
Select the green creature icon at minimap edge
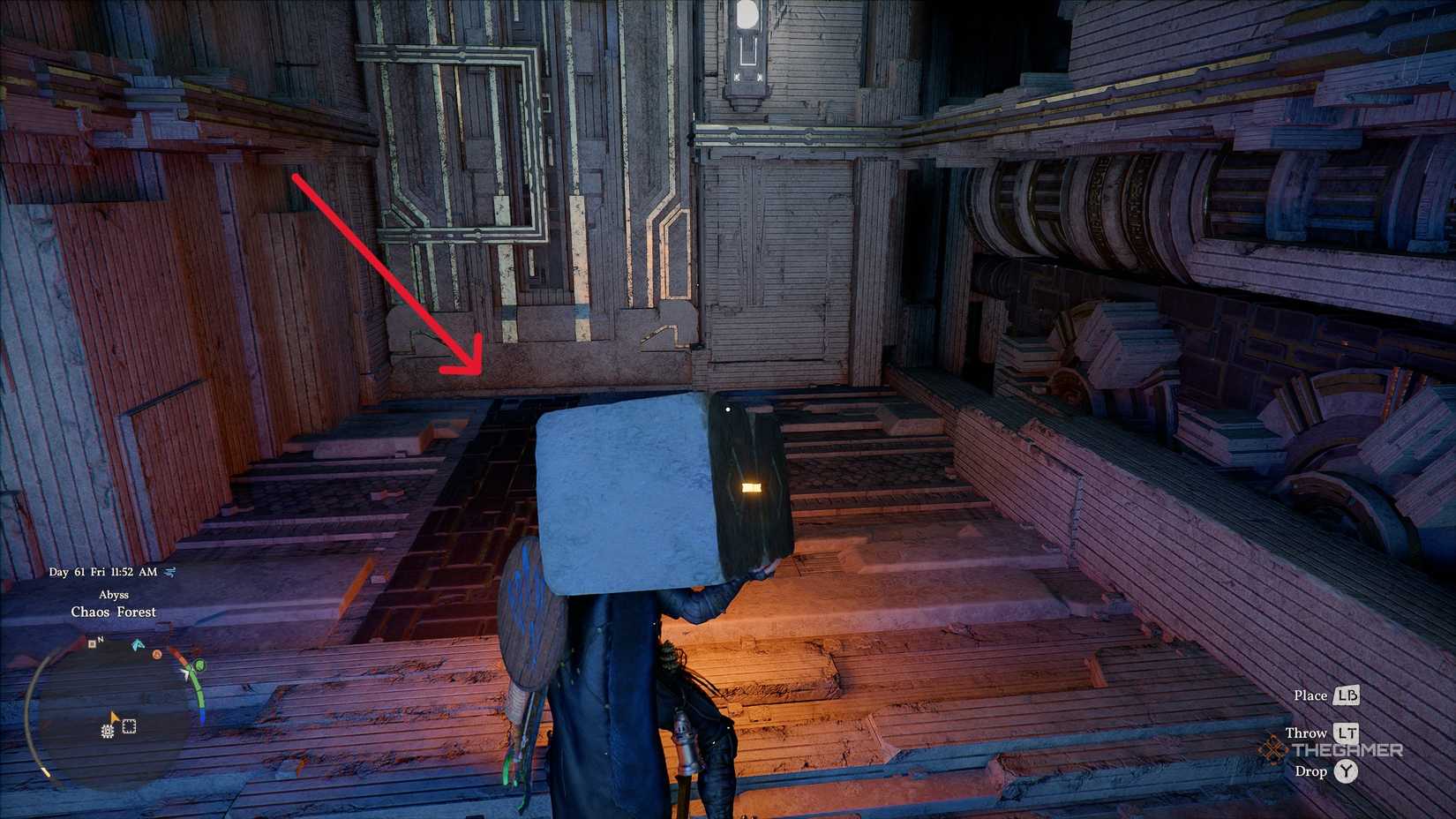click(x=199, y=665)
